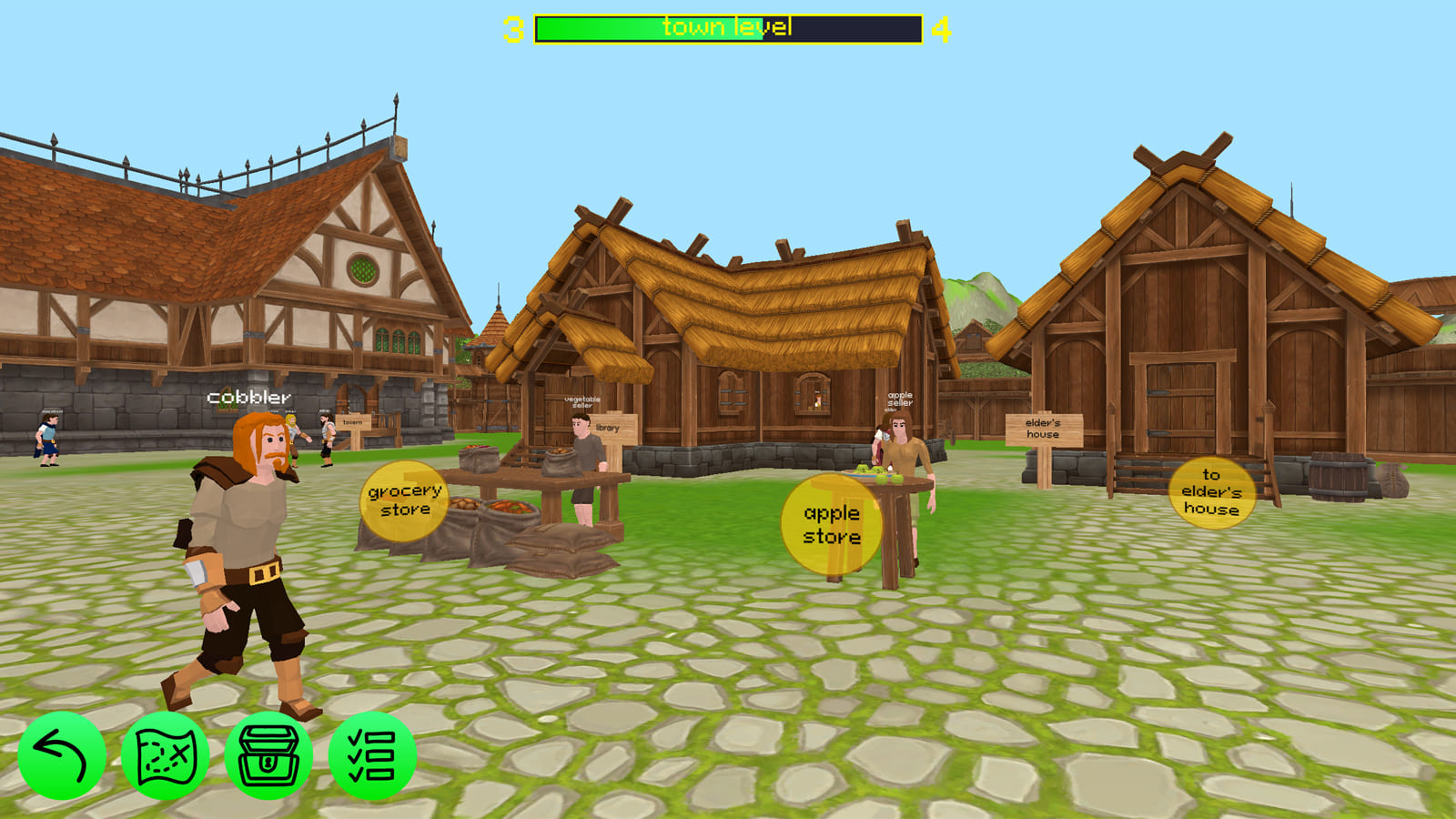Click the to elder's house coin button

(x=1210, y=493)
